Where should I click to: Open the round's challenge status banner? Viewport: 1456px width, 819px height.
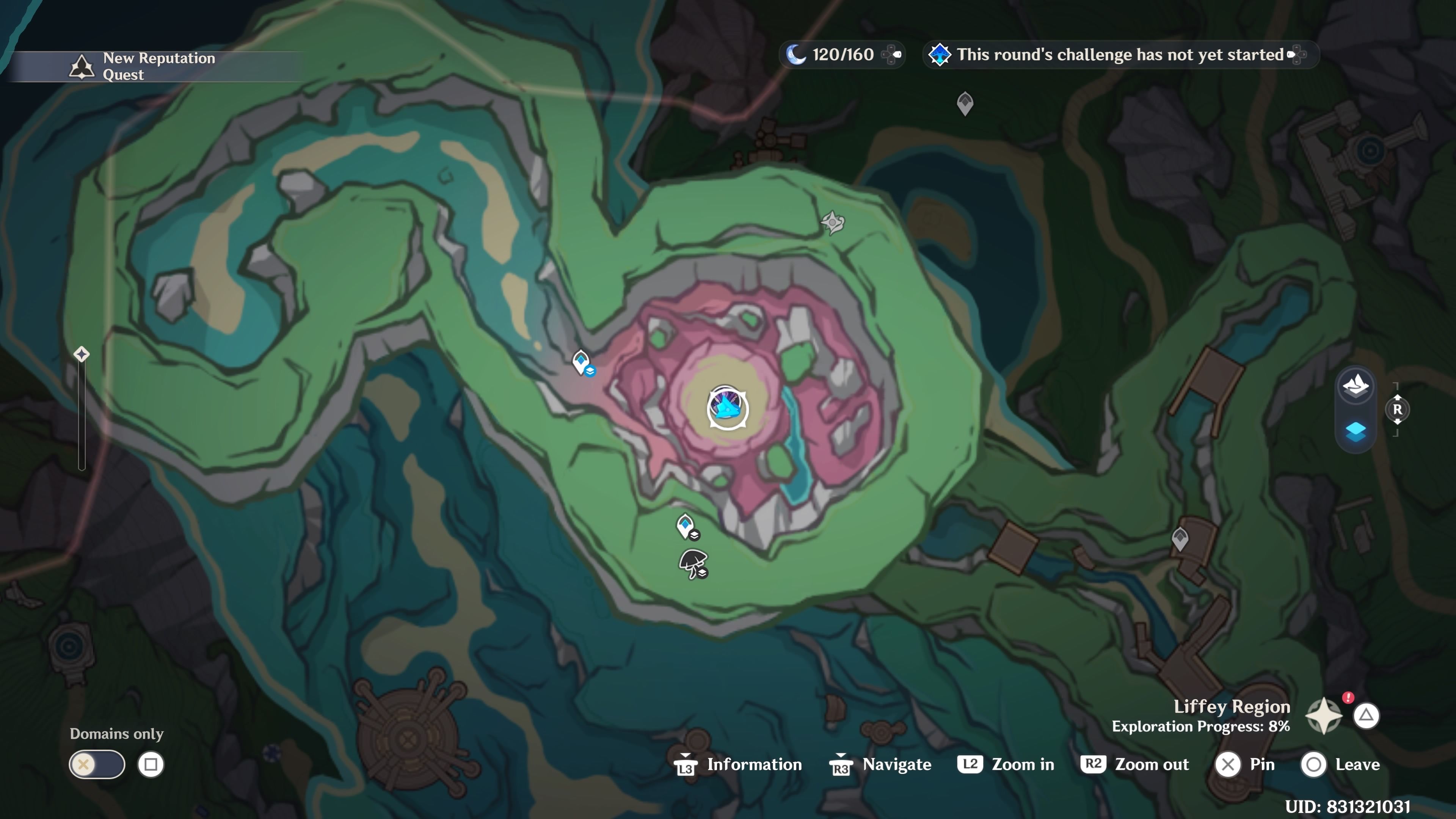coord(1119,55)
